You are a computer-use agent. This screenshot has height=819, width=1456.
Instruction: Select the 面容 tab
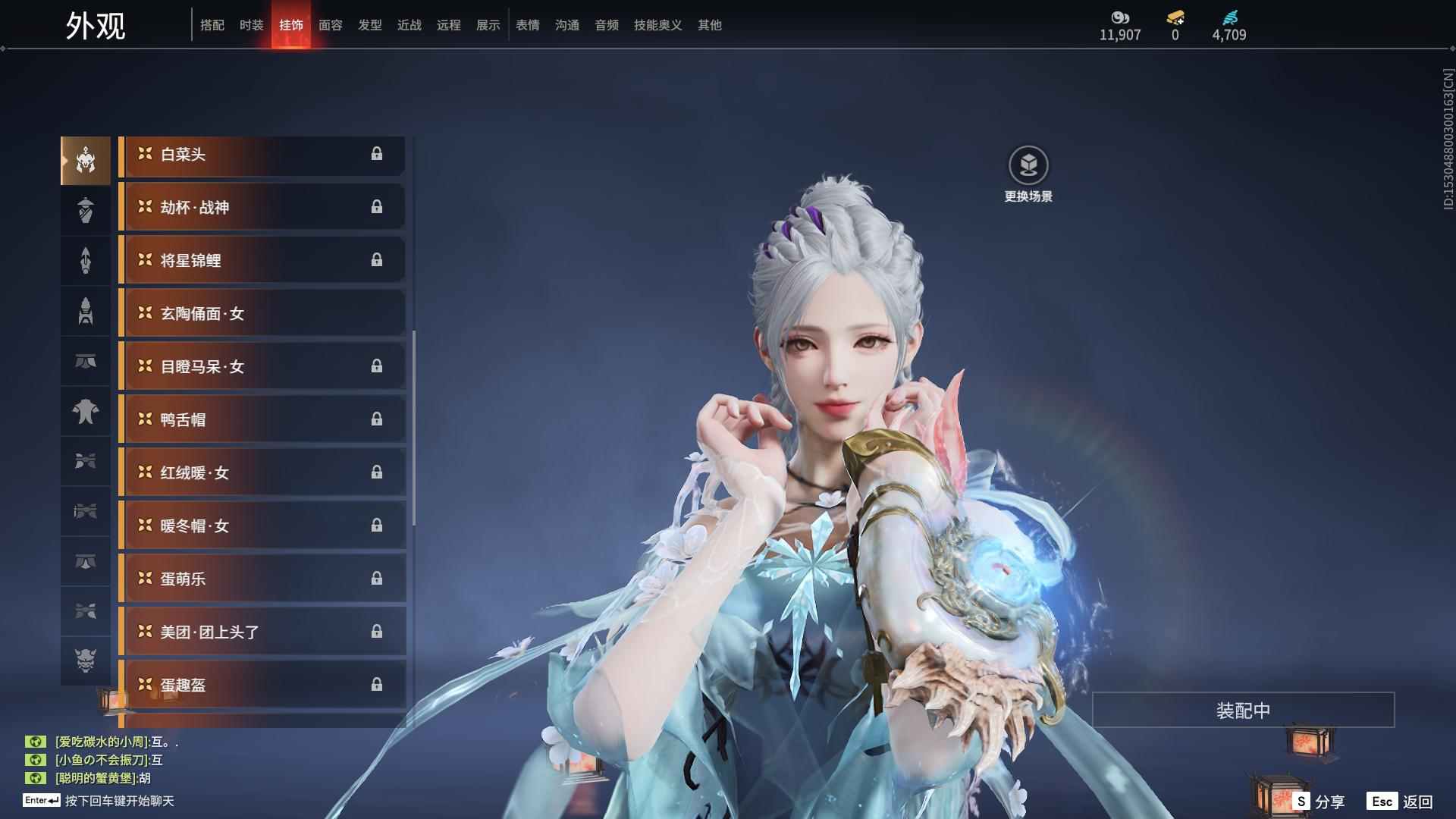tap(331, 25)
